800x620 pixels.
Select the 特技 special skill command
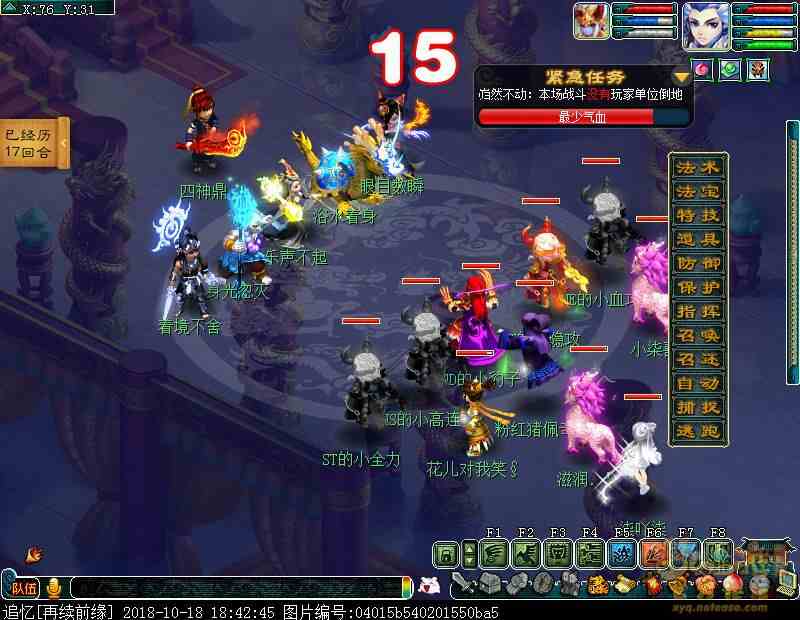tap(698, 215)
